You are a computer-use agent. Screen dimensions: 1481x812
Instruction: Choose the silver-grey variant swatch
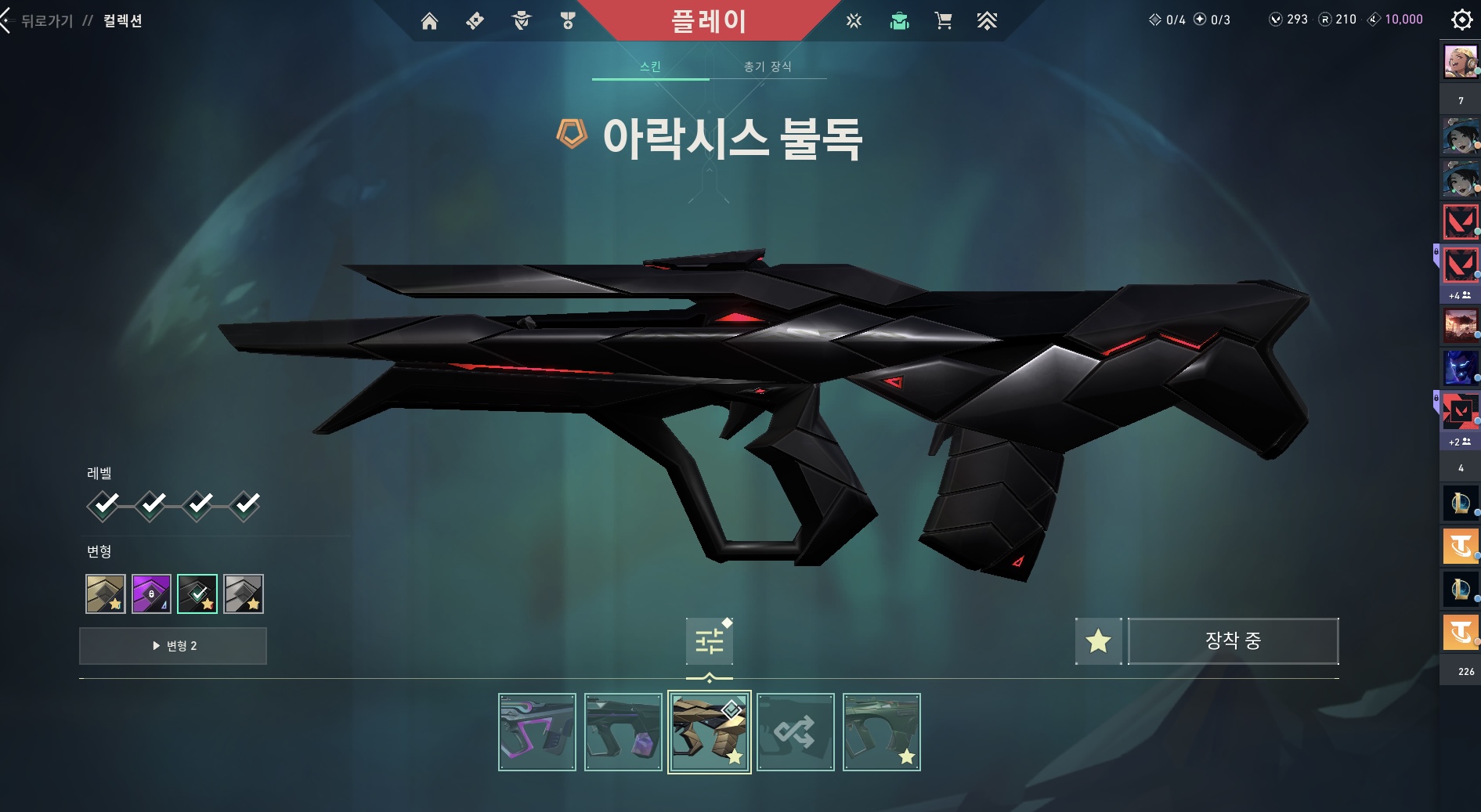tap(244, 594)
